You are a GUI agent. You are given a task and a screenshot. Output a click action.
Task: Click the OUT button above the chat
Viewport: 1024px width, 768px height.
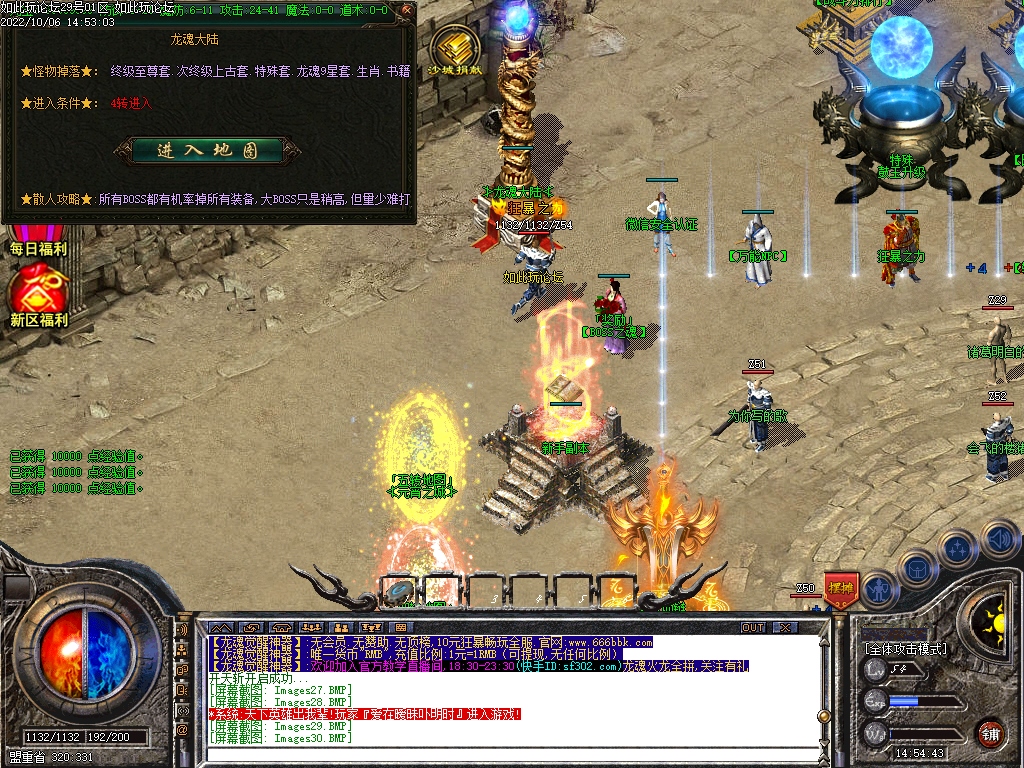click(x=752, y=627)
